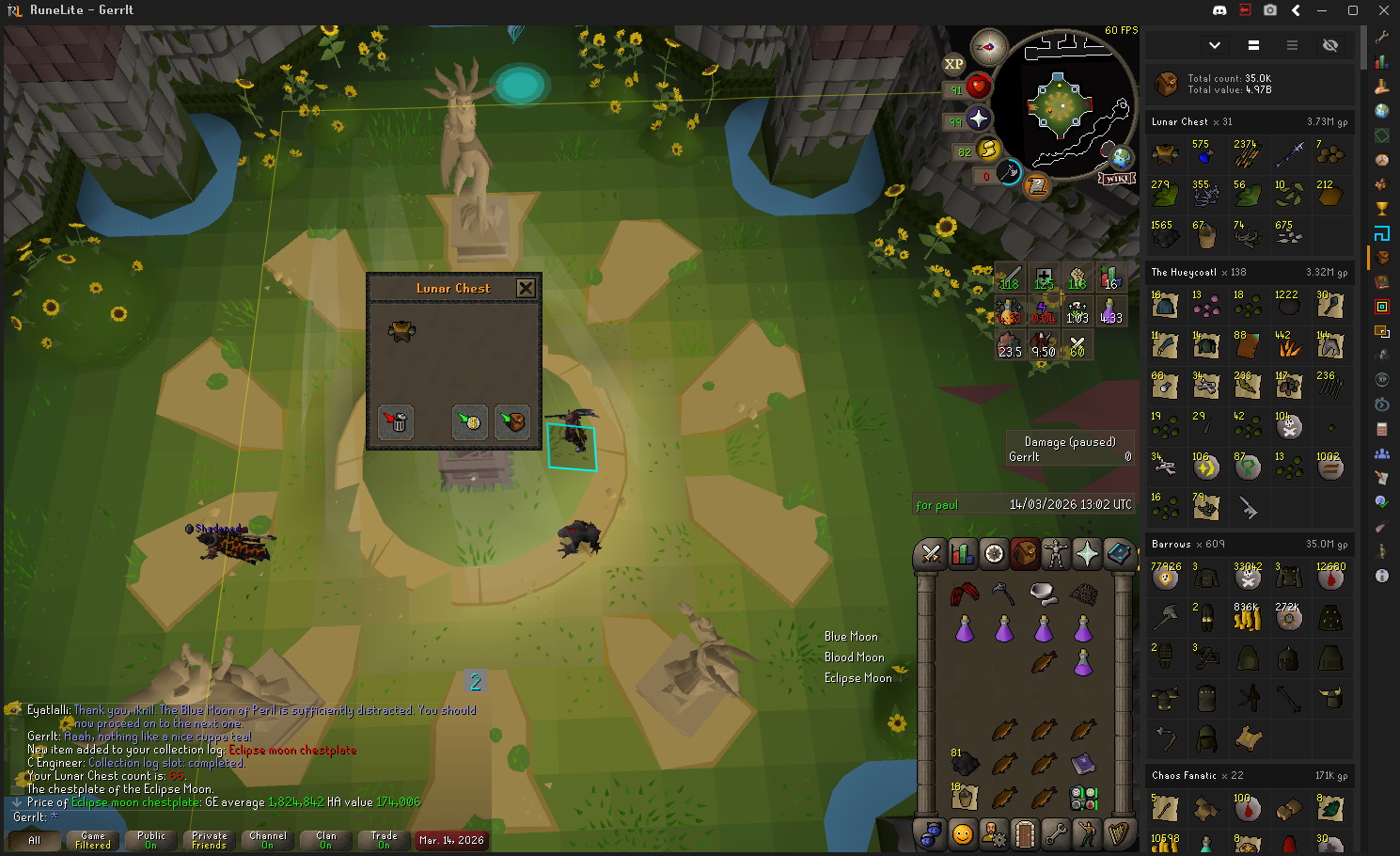This screenshot has width=1400, height=856.
Task: Open the Combat Options tab
Action: point(931,554)
